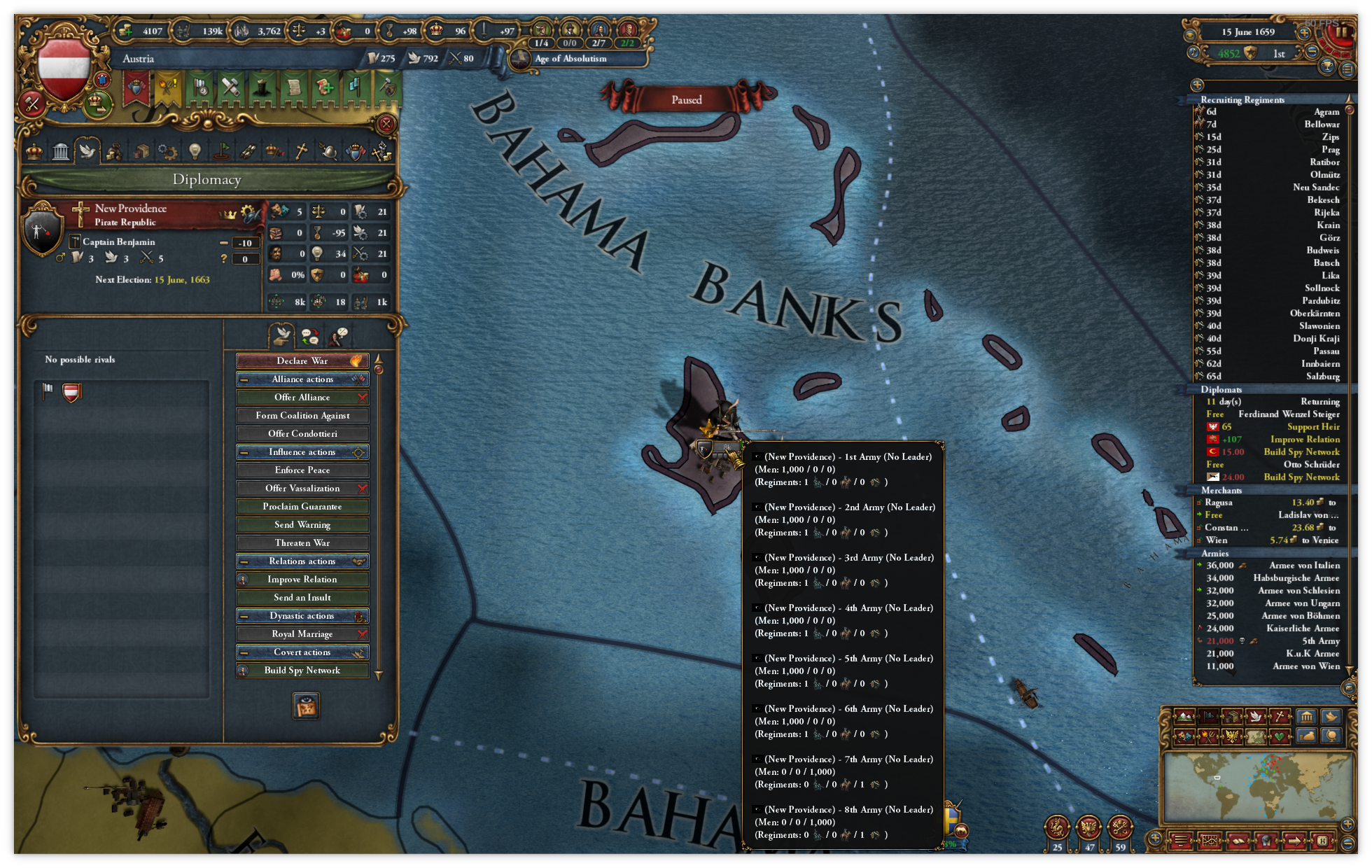
Task: Unpause the game via the Paused banner
Action: point(686,100)
